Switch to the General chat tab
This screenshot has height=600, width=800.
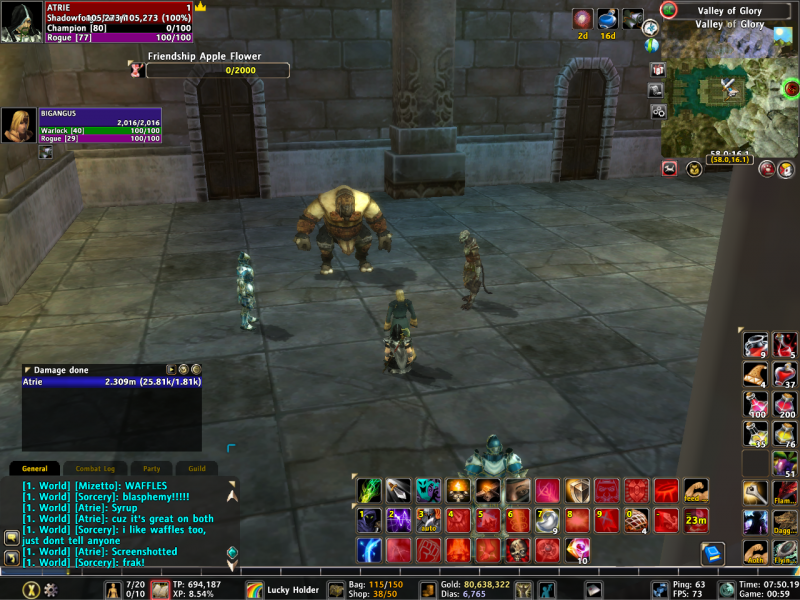click(x=35, y=468)
